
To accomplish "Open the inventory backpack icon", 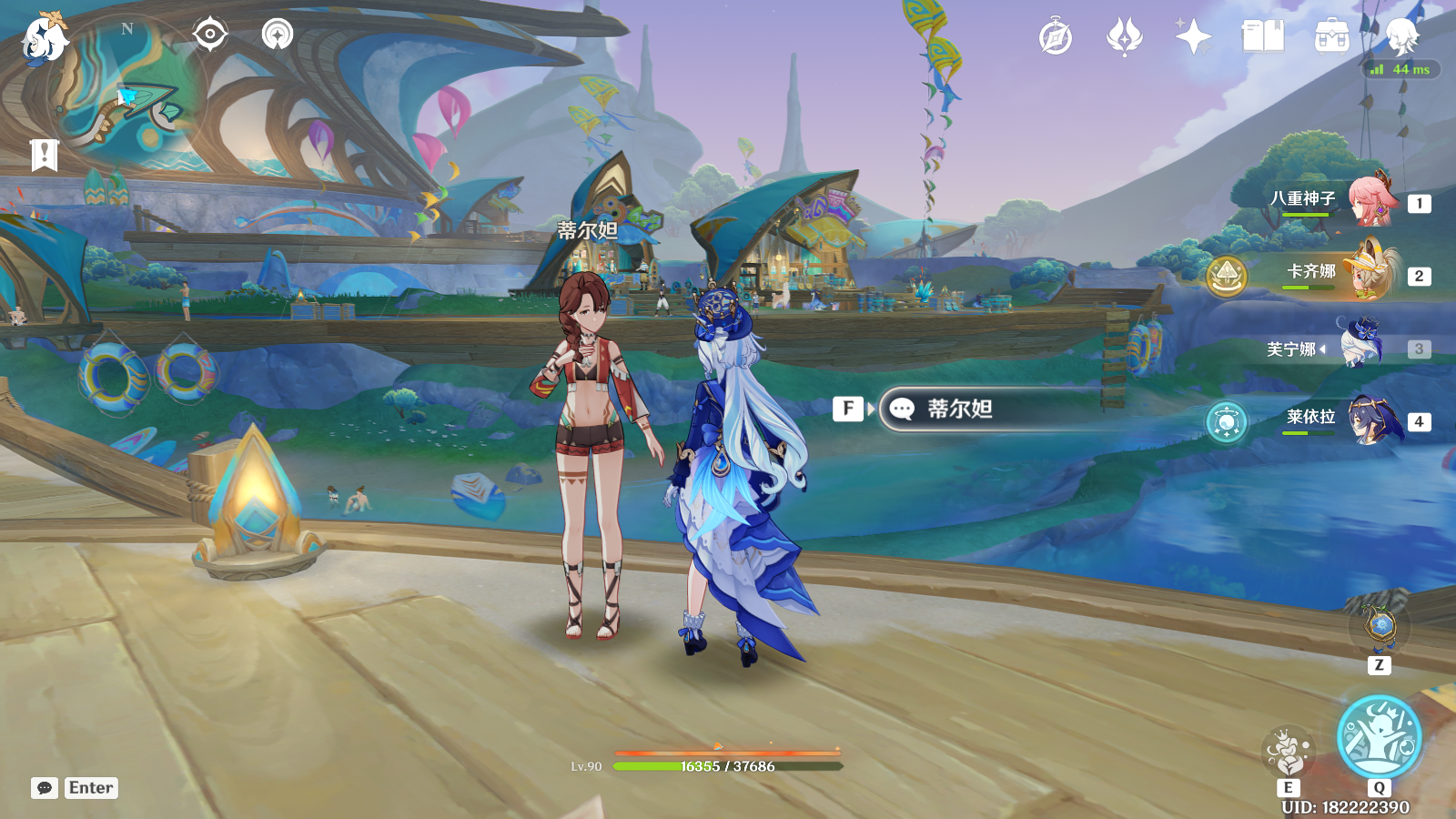I will click(x=1331, y=37).
